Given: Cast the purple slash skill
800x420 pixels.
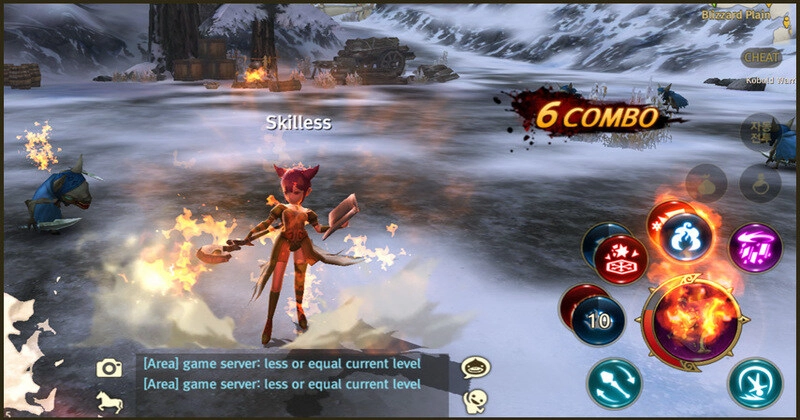Looking at the screenshot, I should (755, 247).
